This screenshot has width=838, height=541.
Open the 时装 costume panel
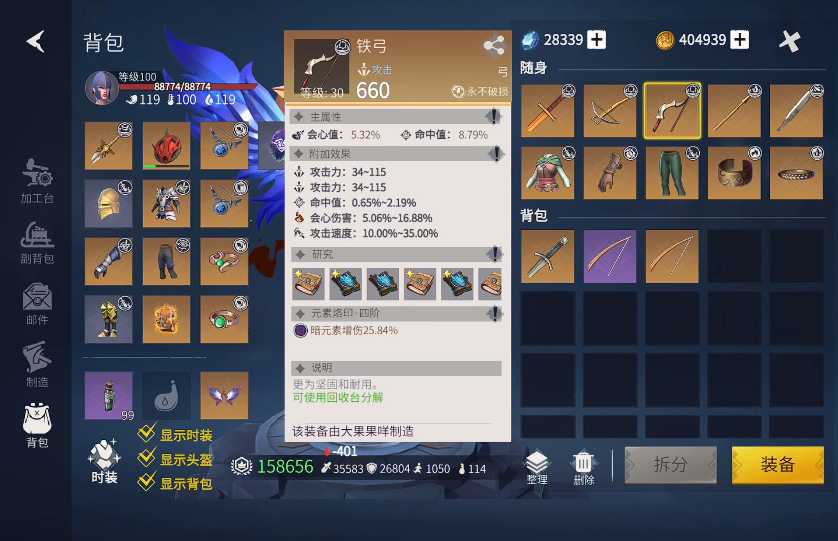click(x=104, y=461)
